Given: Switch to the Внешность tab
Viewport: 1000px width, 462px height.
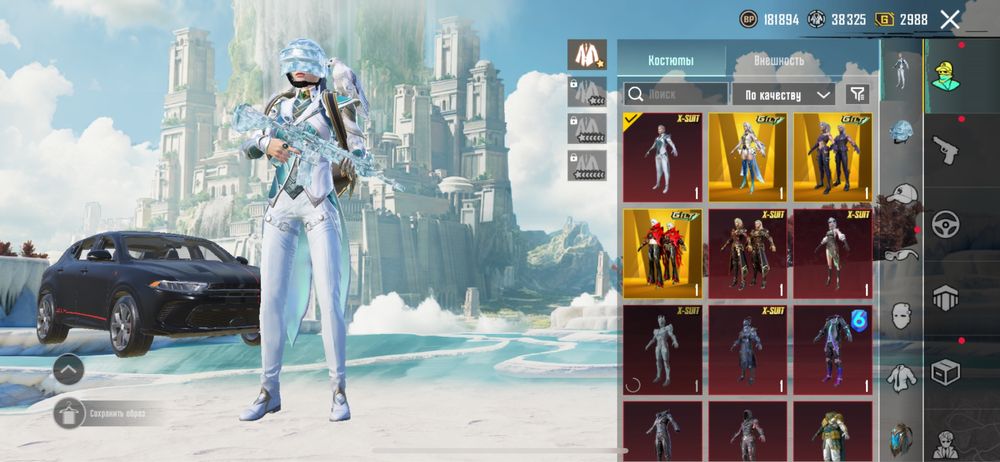Looking at the screenshot, I should click(779, 60).
